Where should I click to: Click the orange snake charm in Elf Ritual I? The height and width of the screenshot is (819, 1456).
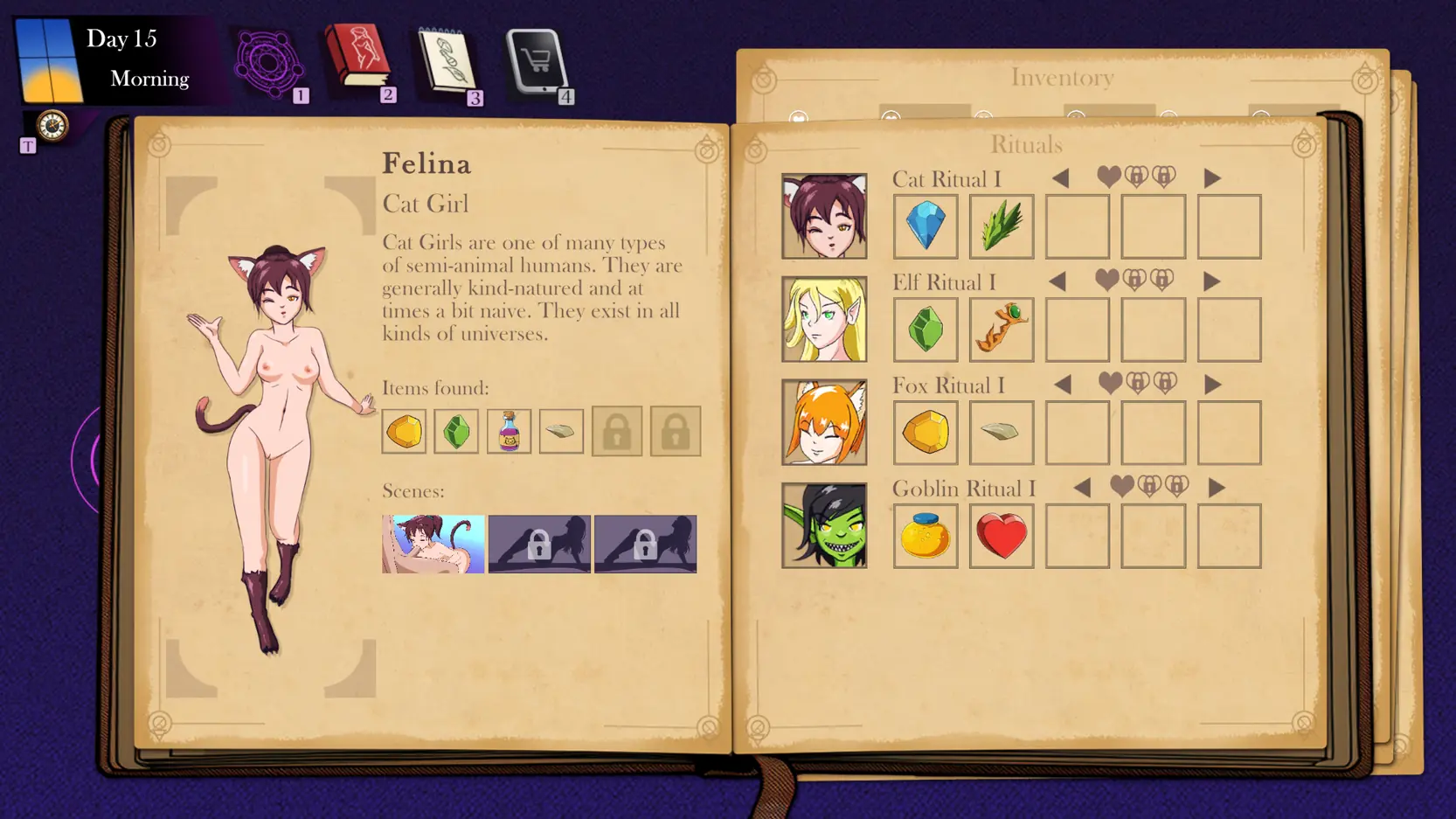1002,330
